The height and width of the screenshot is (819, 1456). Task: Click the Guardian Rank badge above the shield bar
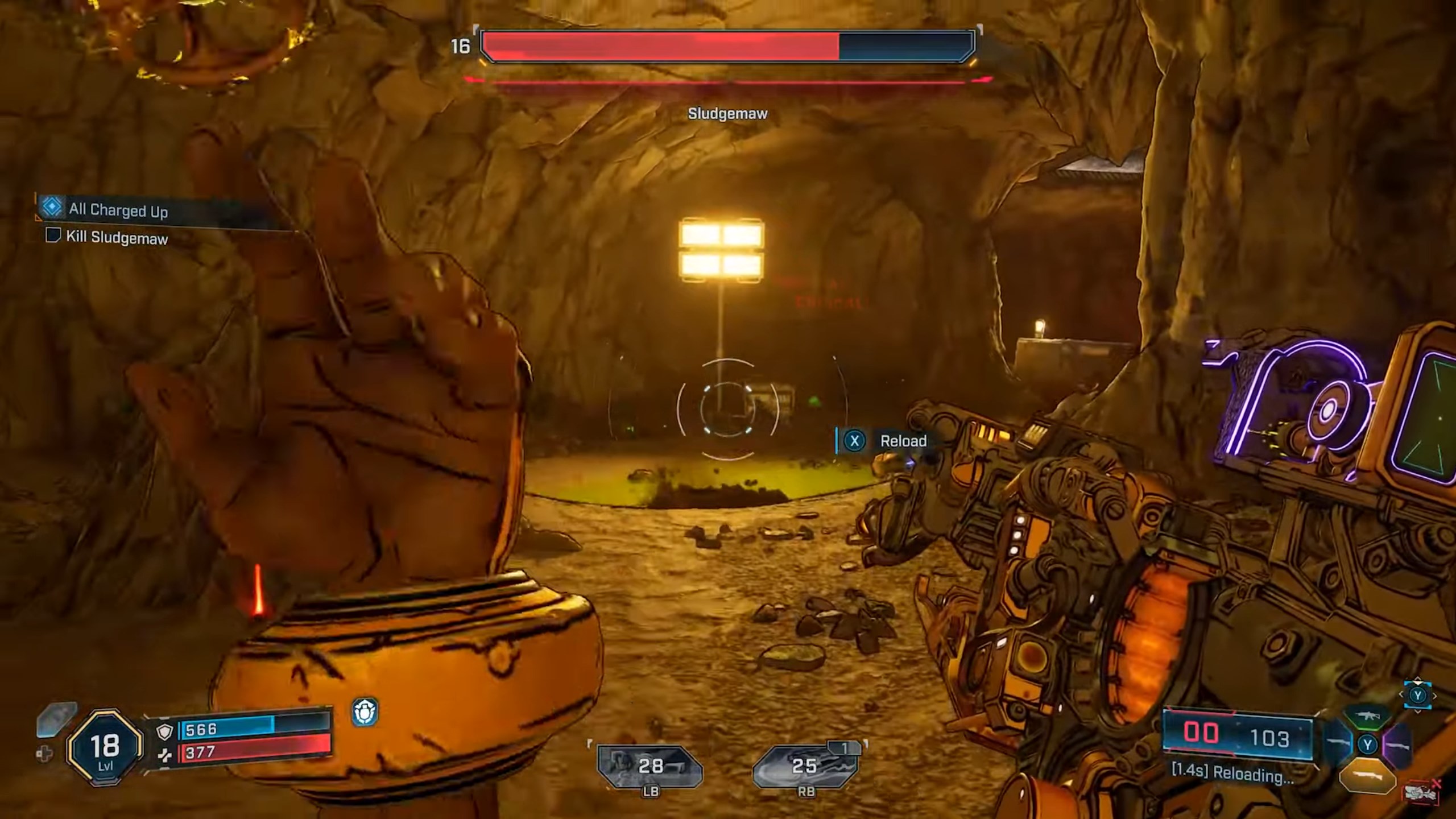366,712
